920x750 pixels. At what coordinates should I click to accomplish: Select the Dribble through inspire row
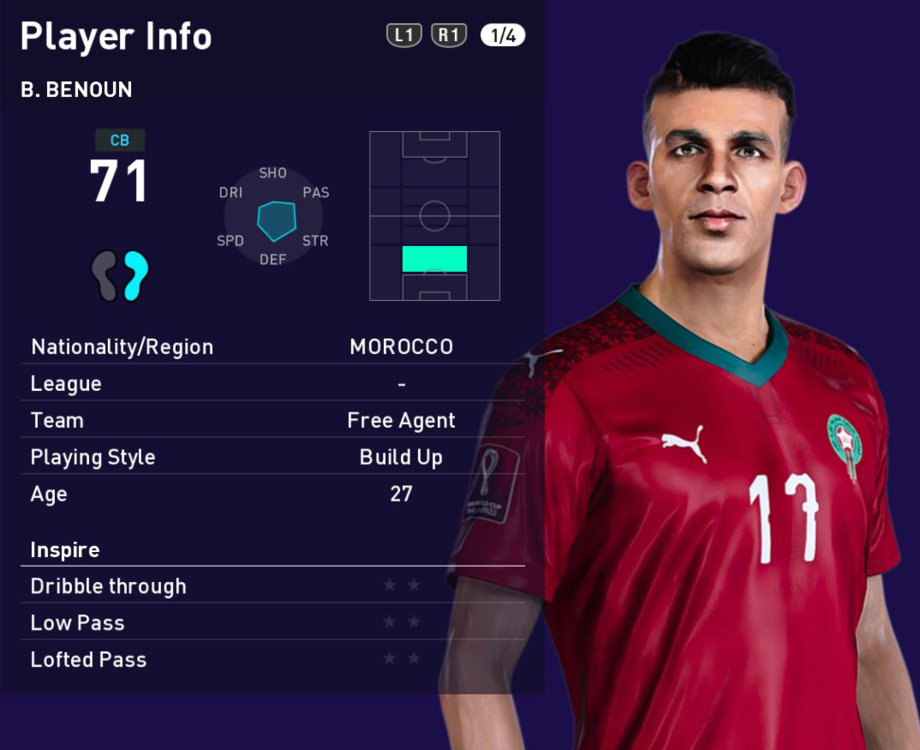272,586
